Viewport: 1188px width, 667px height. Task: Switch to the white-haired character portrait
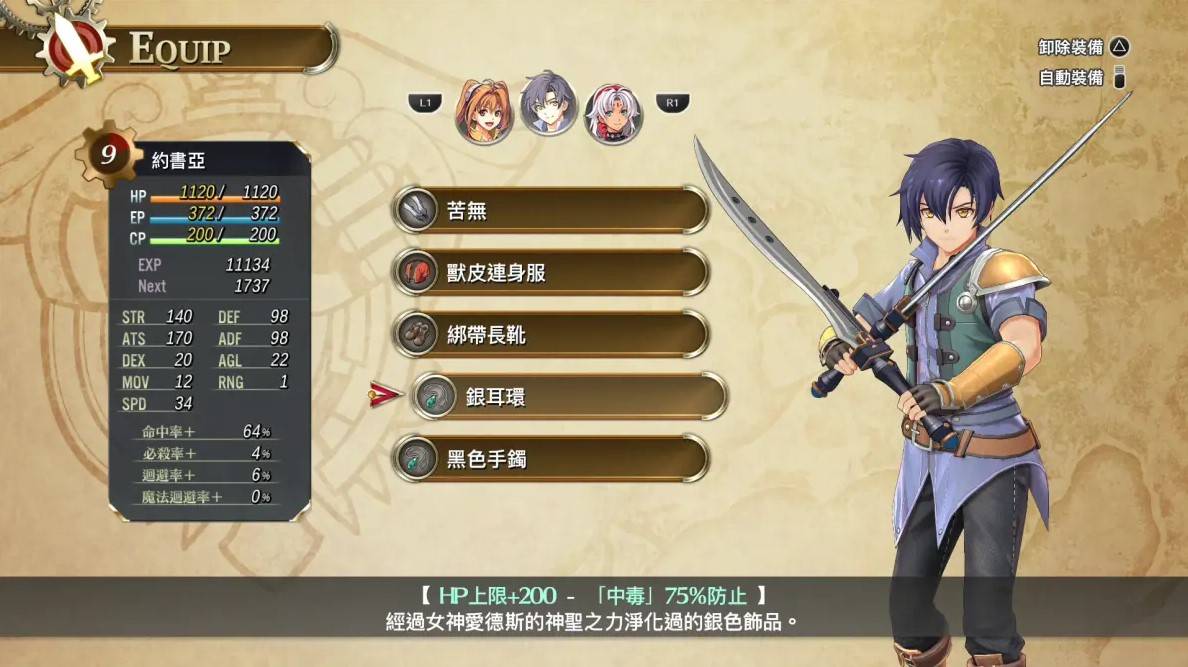[613, 113]
